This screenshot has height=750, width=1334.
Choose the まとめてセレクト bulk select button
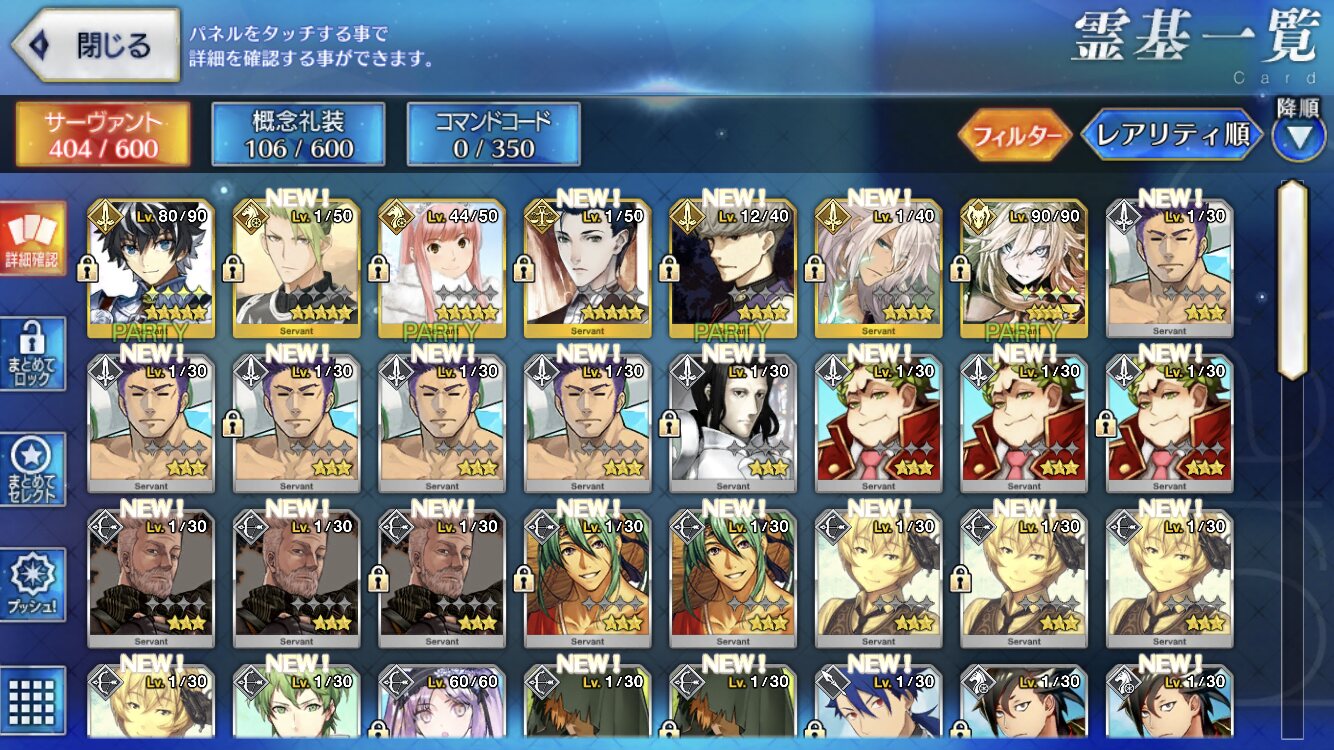32,470
